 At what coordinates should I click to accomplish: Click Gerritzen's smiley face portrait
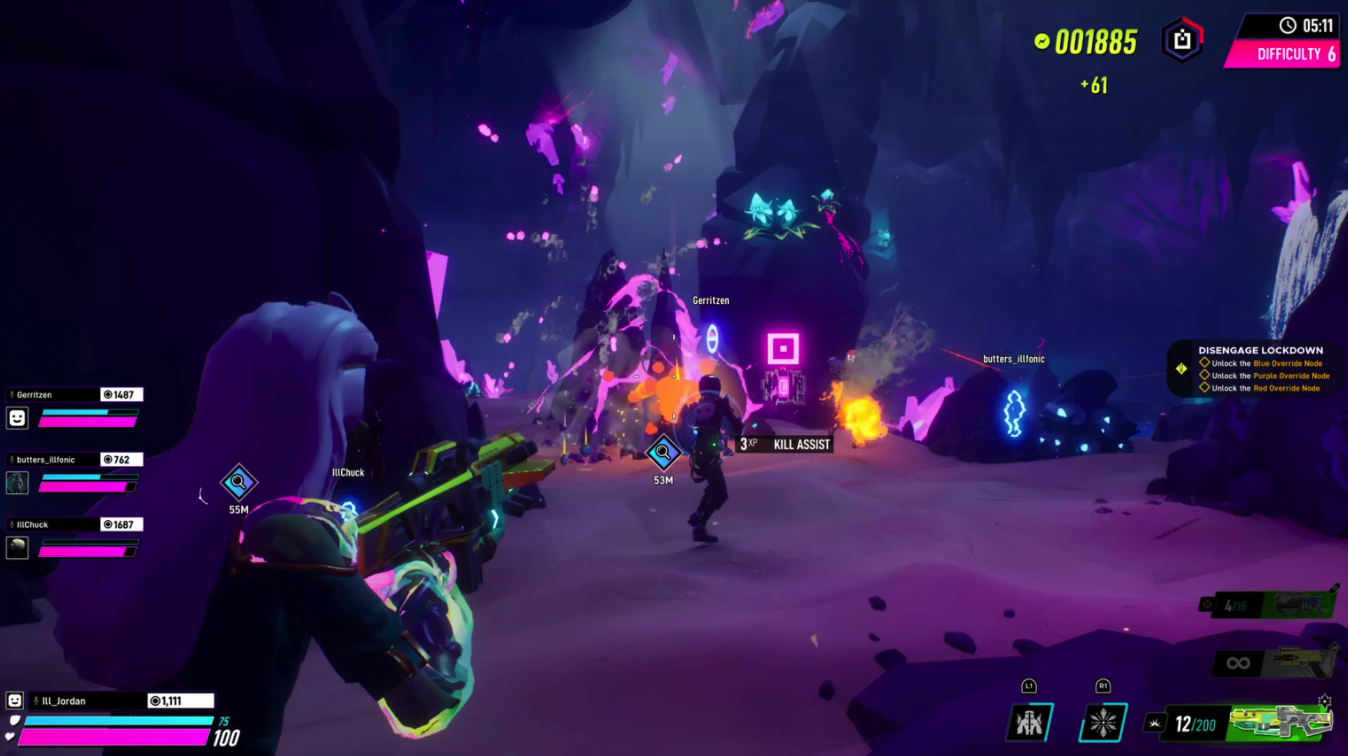coord(17,418)
